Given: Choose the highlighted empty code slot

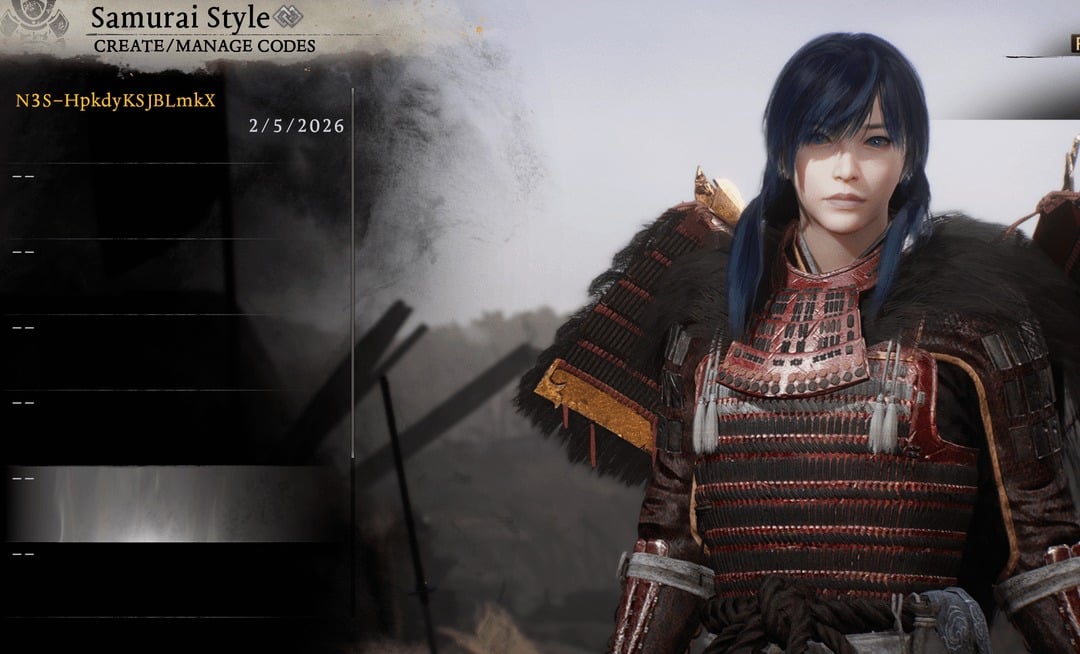Looking at the screenshot, I should (x=175, y=503).
